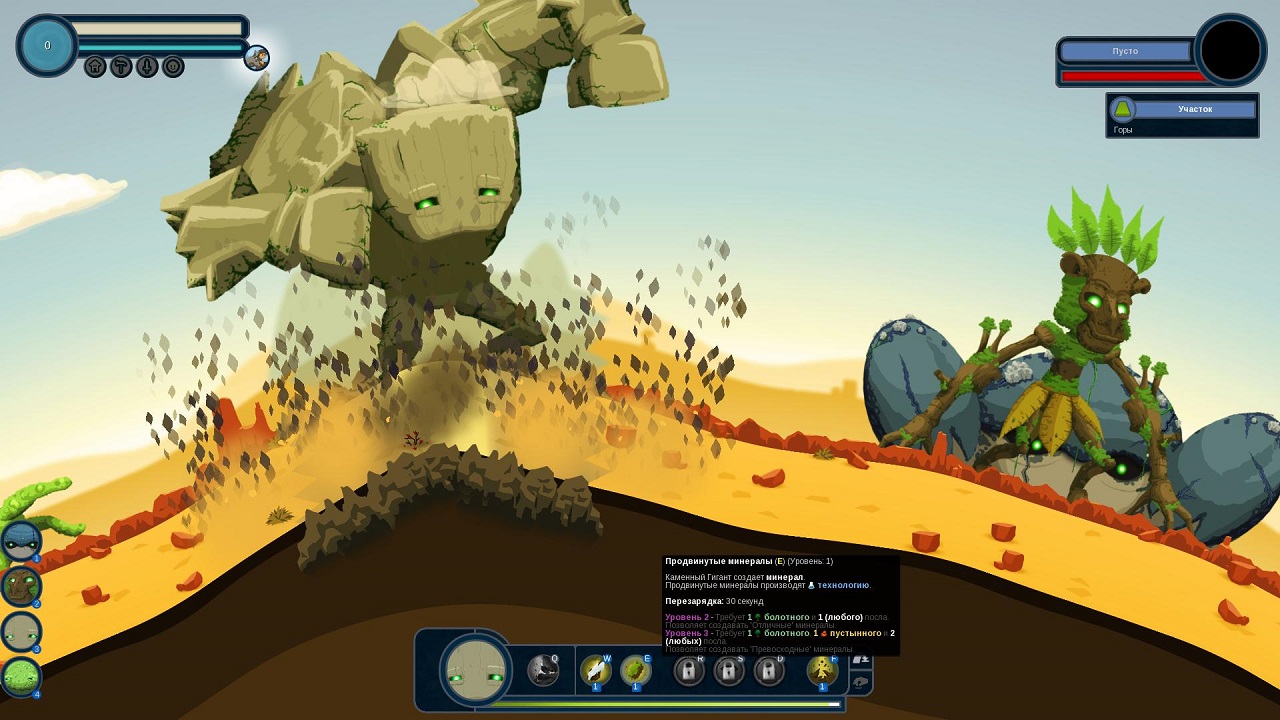Click the locked S ability slot
Screen dimensions: 1280x720
click(x=729, y=670)
